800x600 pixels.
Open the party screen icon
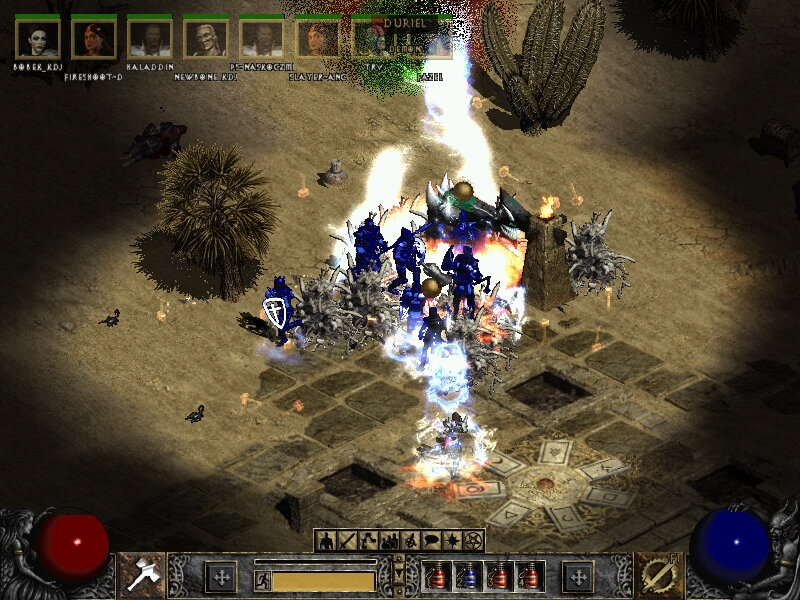pos(389,541)
